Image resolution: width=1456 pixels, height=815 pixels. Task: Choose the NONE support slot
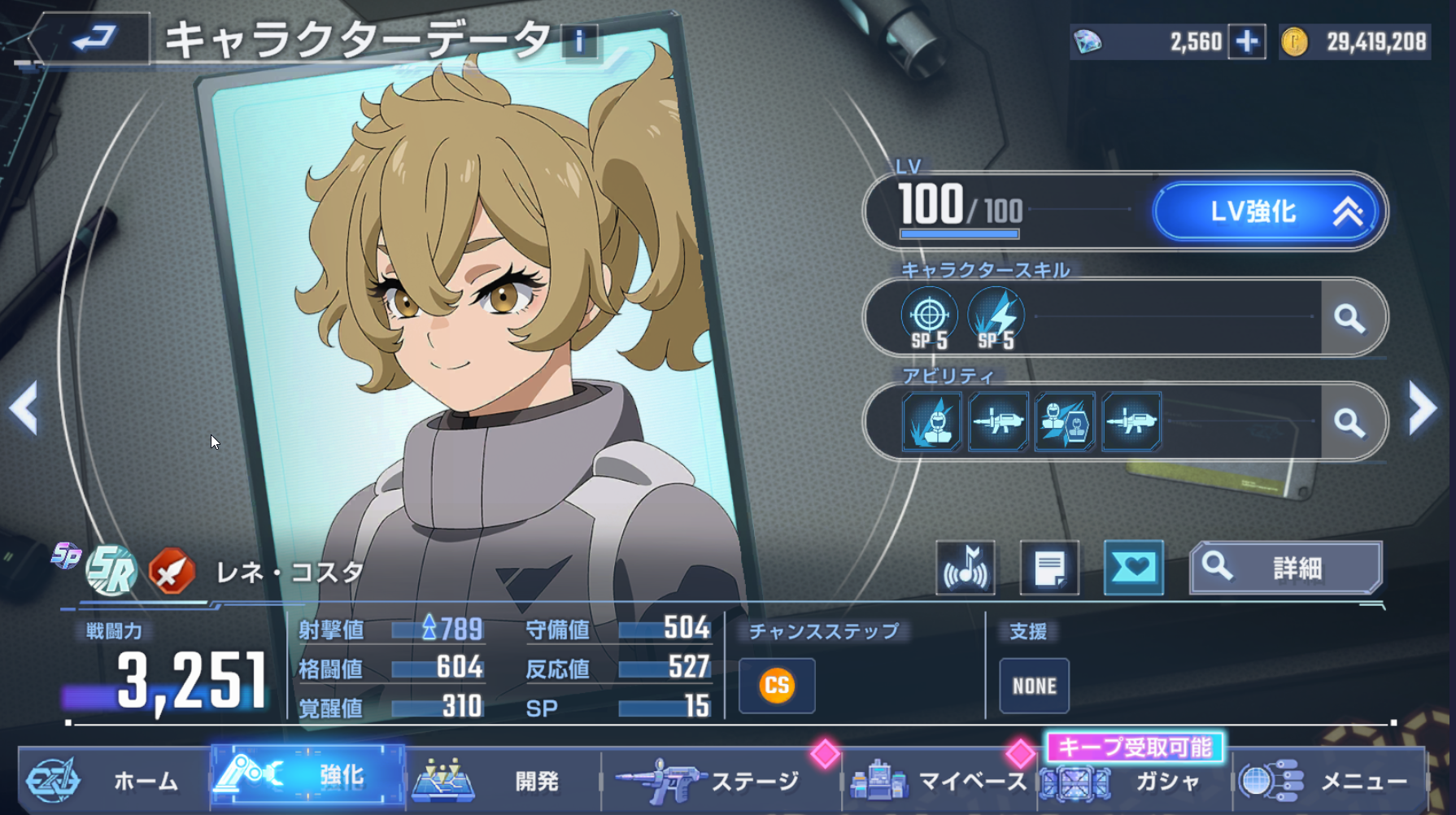coord(1034,686)
